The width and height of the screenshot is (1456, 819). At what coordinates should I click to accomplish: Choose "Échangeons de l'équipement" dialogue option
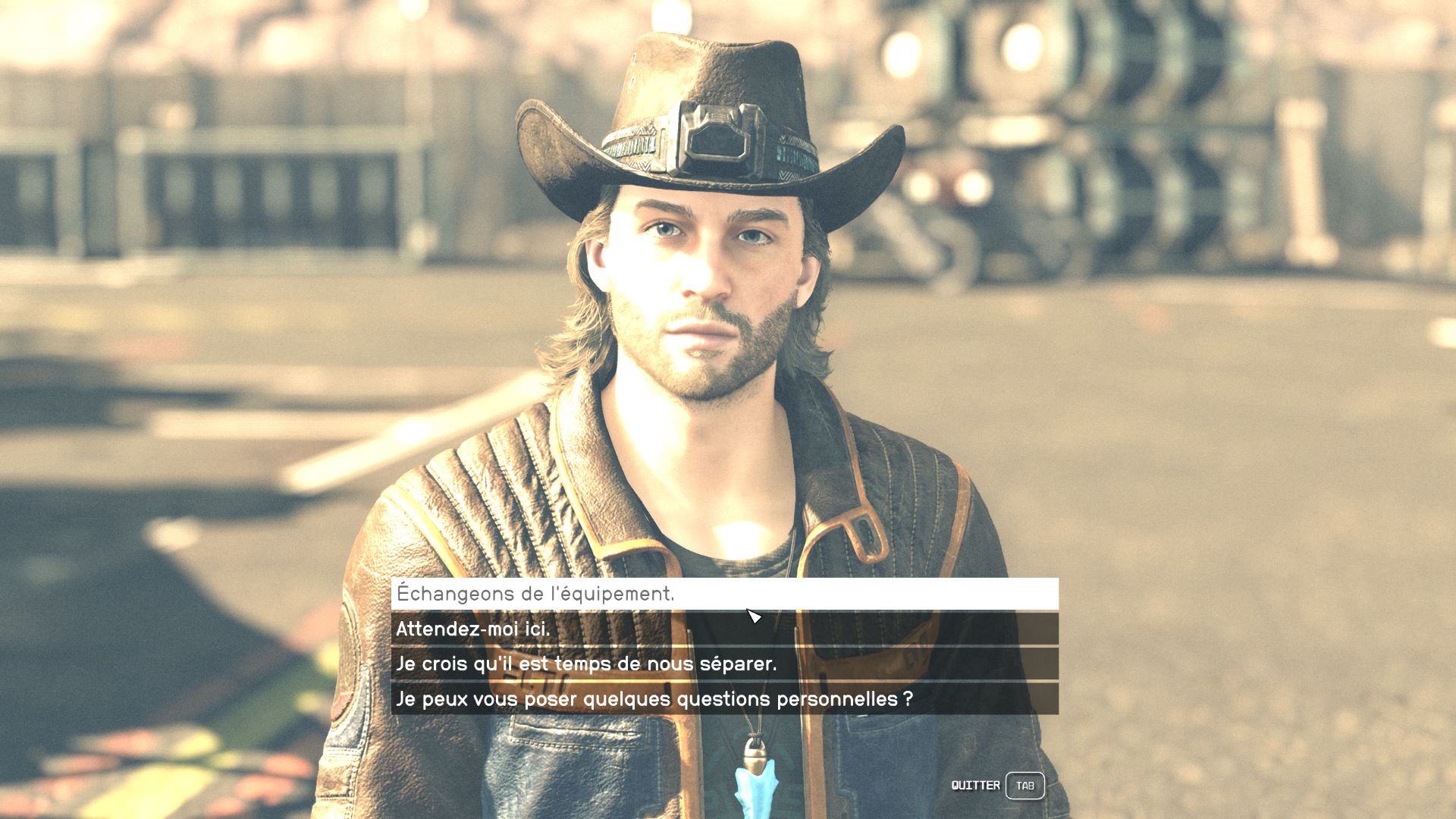click(724, 594)
